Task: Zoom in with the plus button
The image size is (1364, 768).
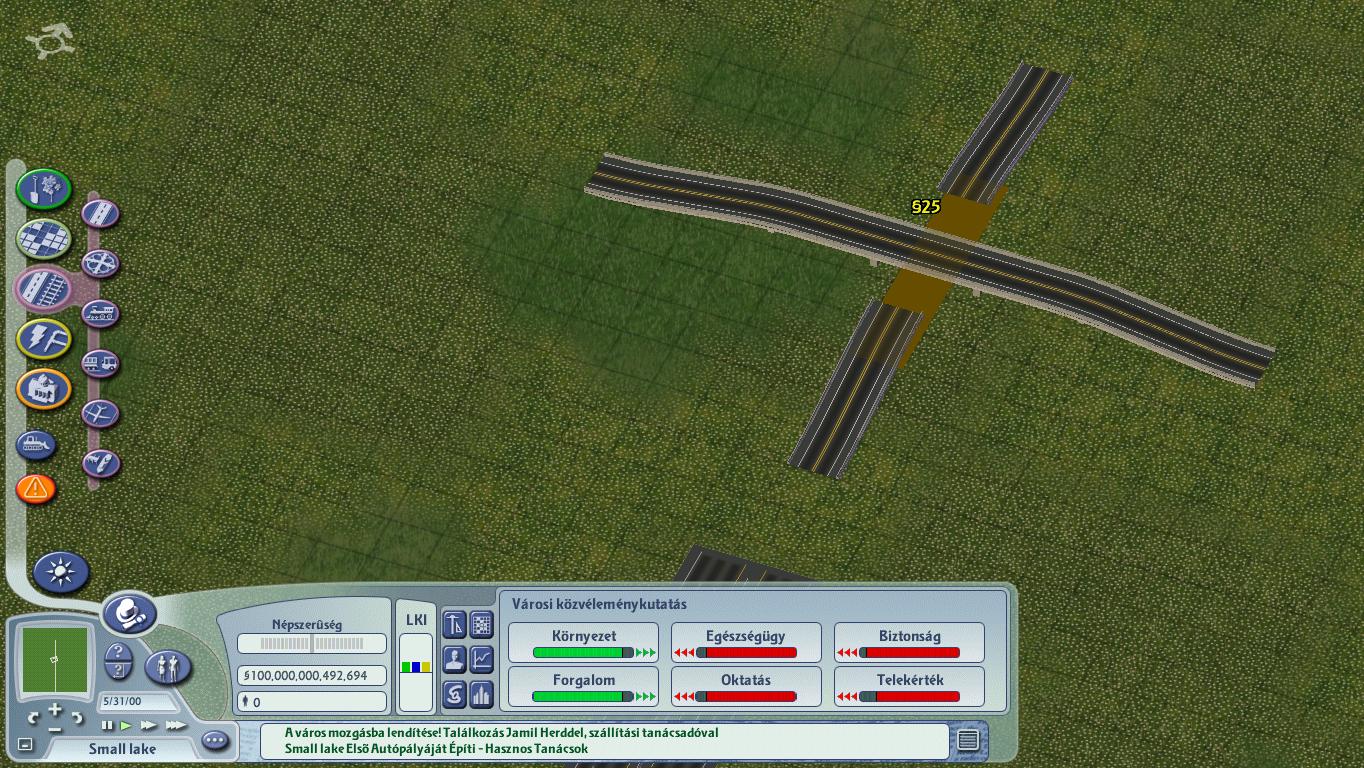Action: 55,709
